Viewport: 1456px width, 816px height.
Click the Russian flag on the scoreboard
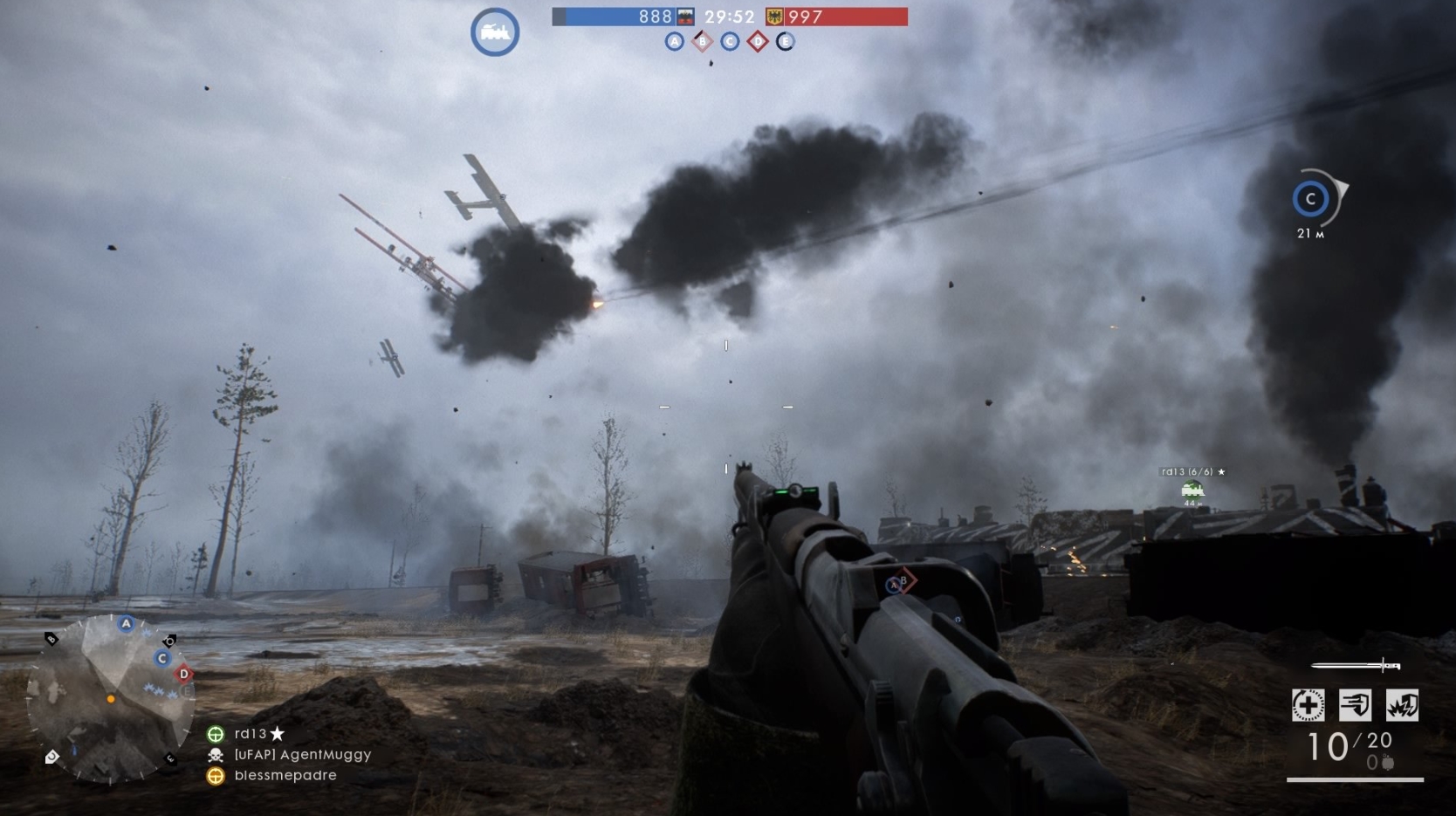(686, 16)
